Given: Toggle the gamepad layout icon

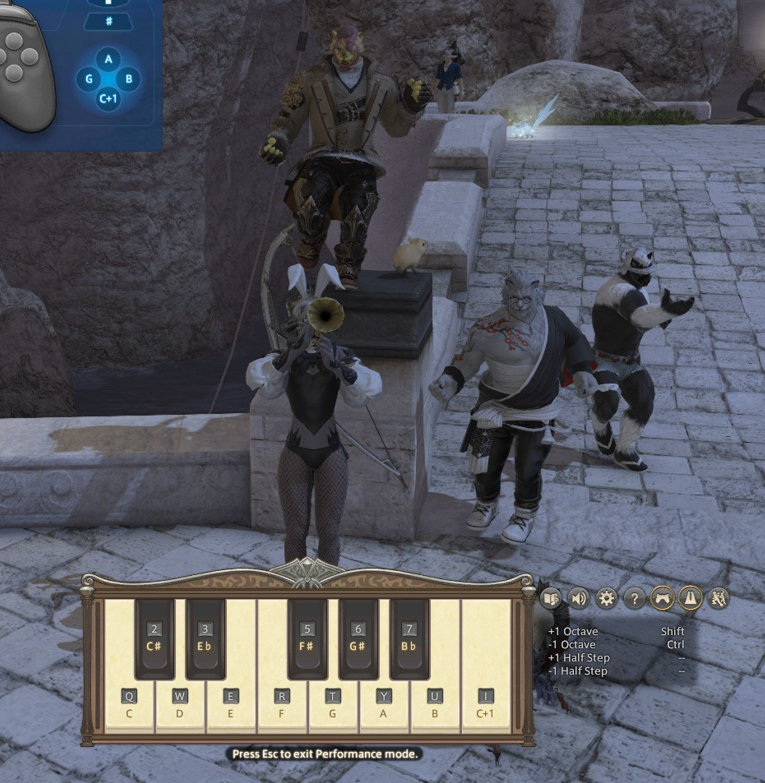Looking at the screenshot, I should 662,598.
